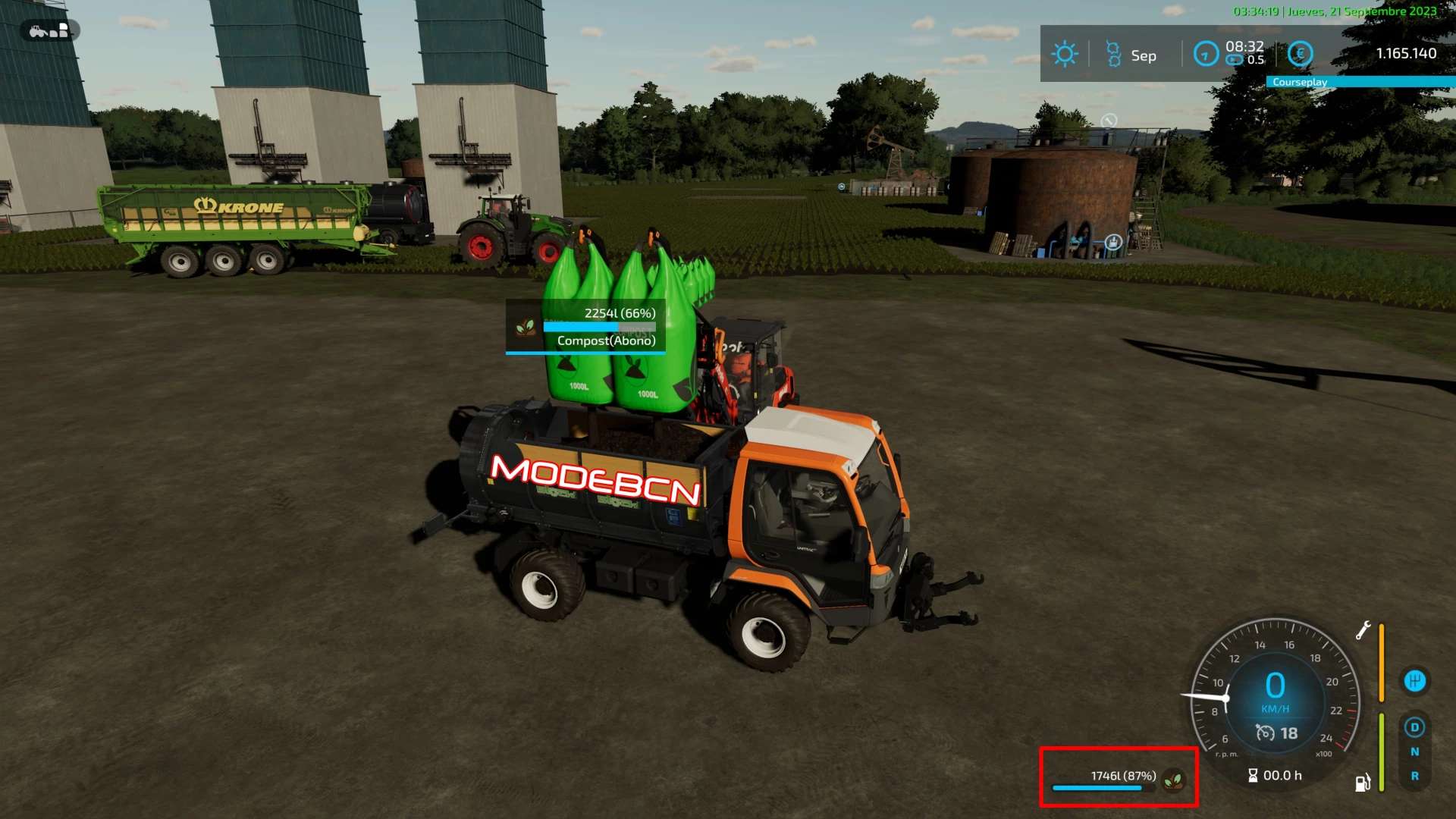
Task: Click the gearshift transmission icon
Action: coord(1414,680)
